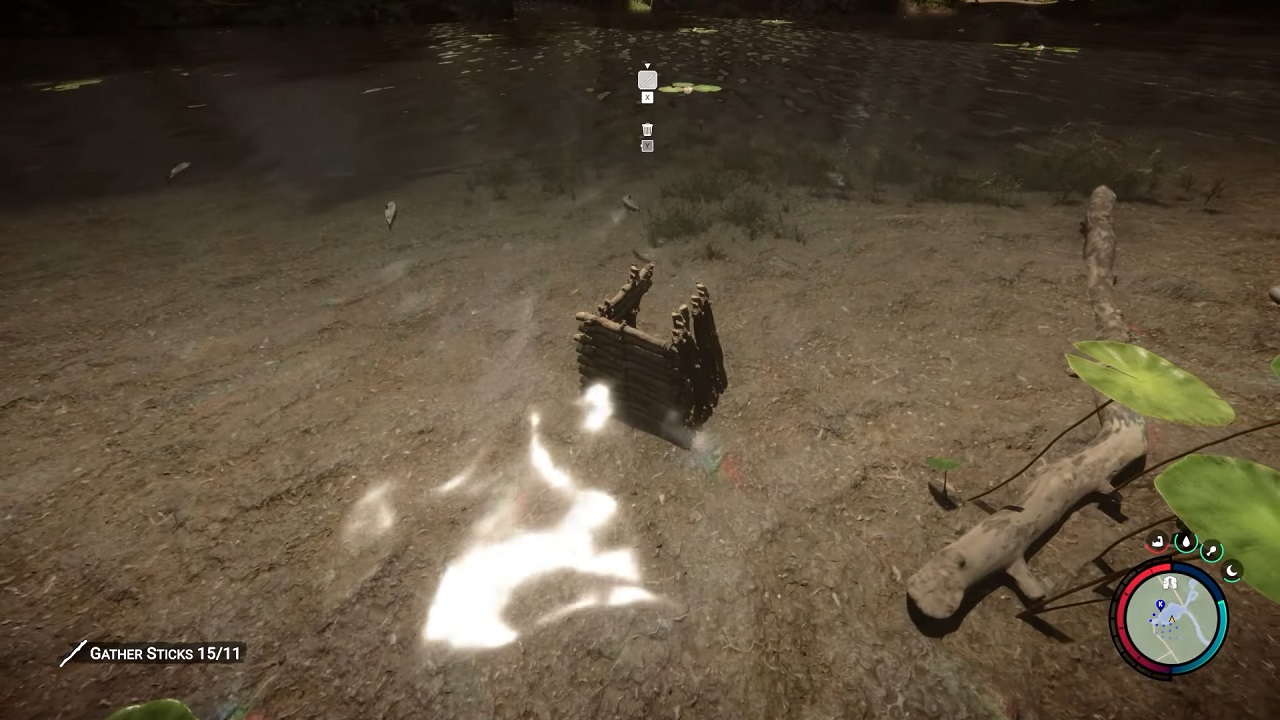Screen dimensions: 1280x720
Task: Click the trash can dismantle icon
Action: 648,130
